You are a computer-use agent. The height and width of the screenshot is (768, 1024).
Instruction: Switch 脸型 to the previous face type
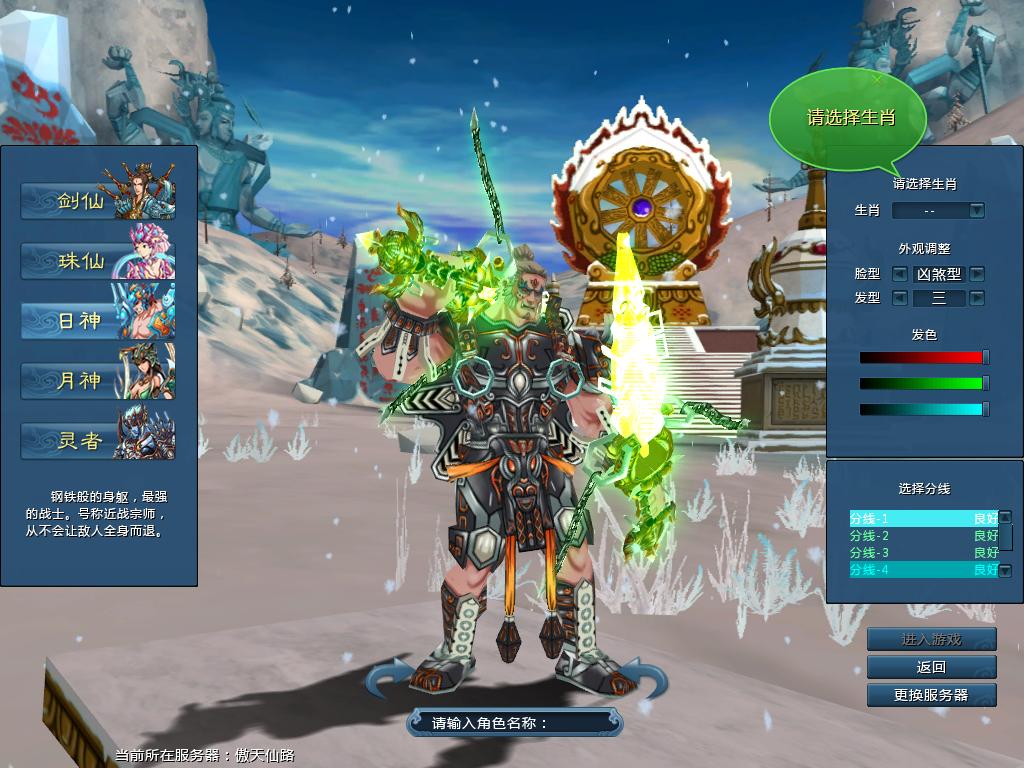[x=899, y=274]
